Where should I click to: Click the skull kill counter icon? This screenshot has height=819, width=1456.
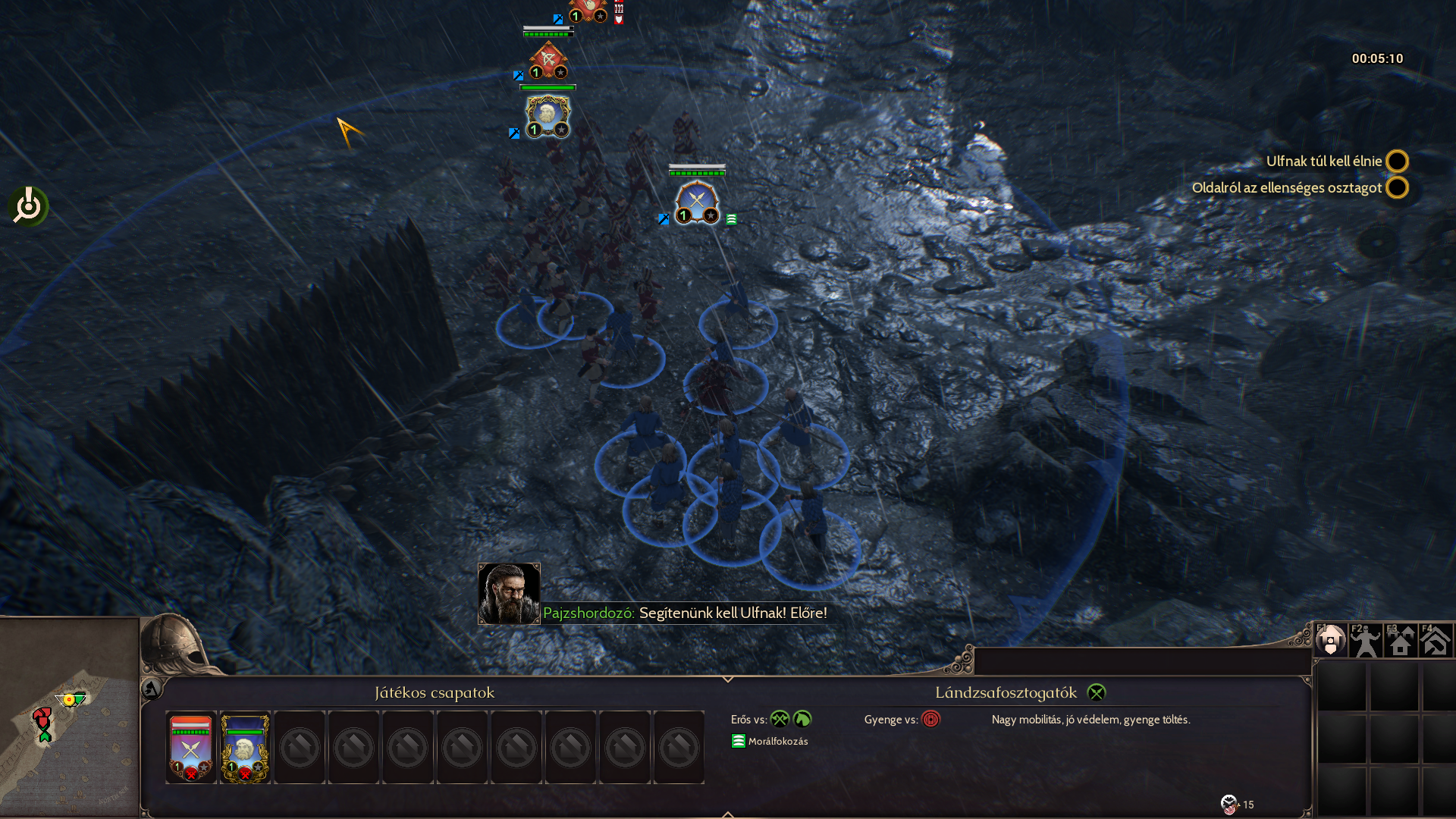tap(1228, 804)
